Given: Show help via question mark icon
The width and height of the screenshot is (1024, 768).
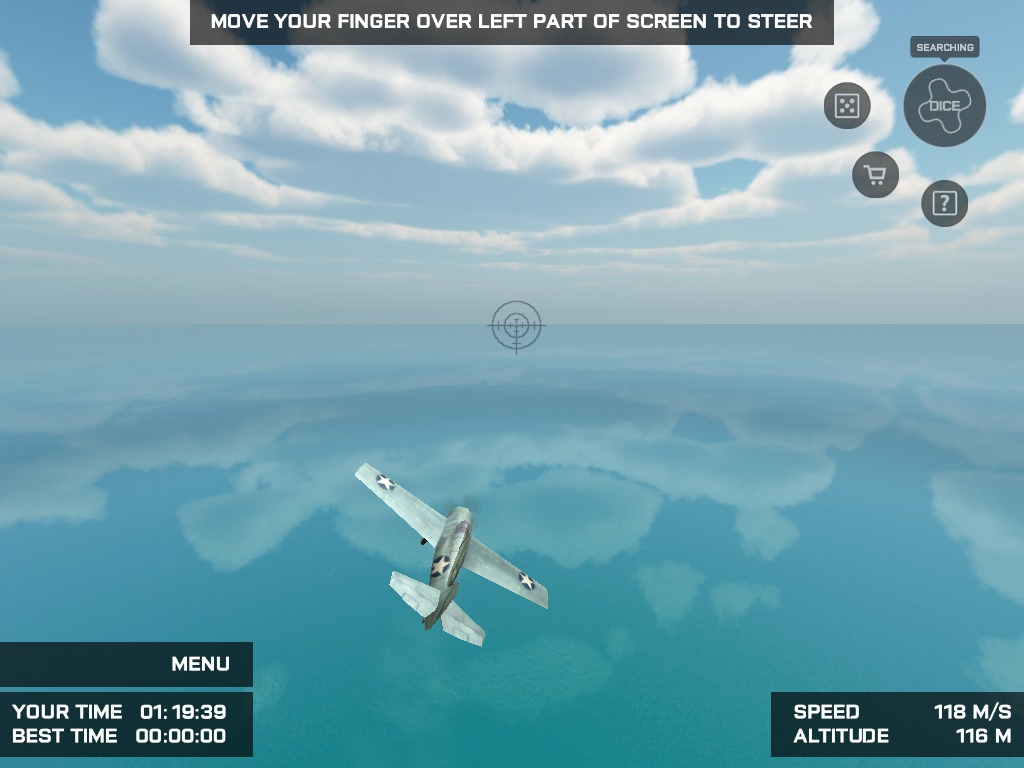Looking at the screenshot, I should click(x=944, y=204).
